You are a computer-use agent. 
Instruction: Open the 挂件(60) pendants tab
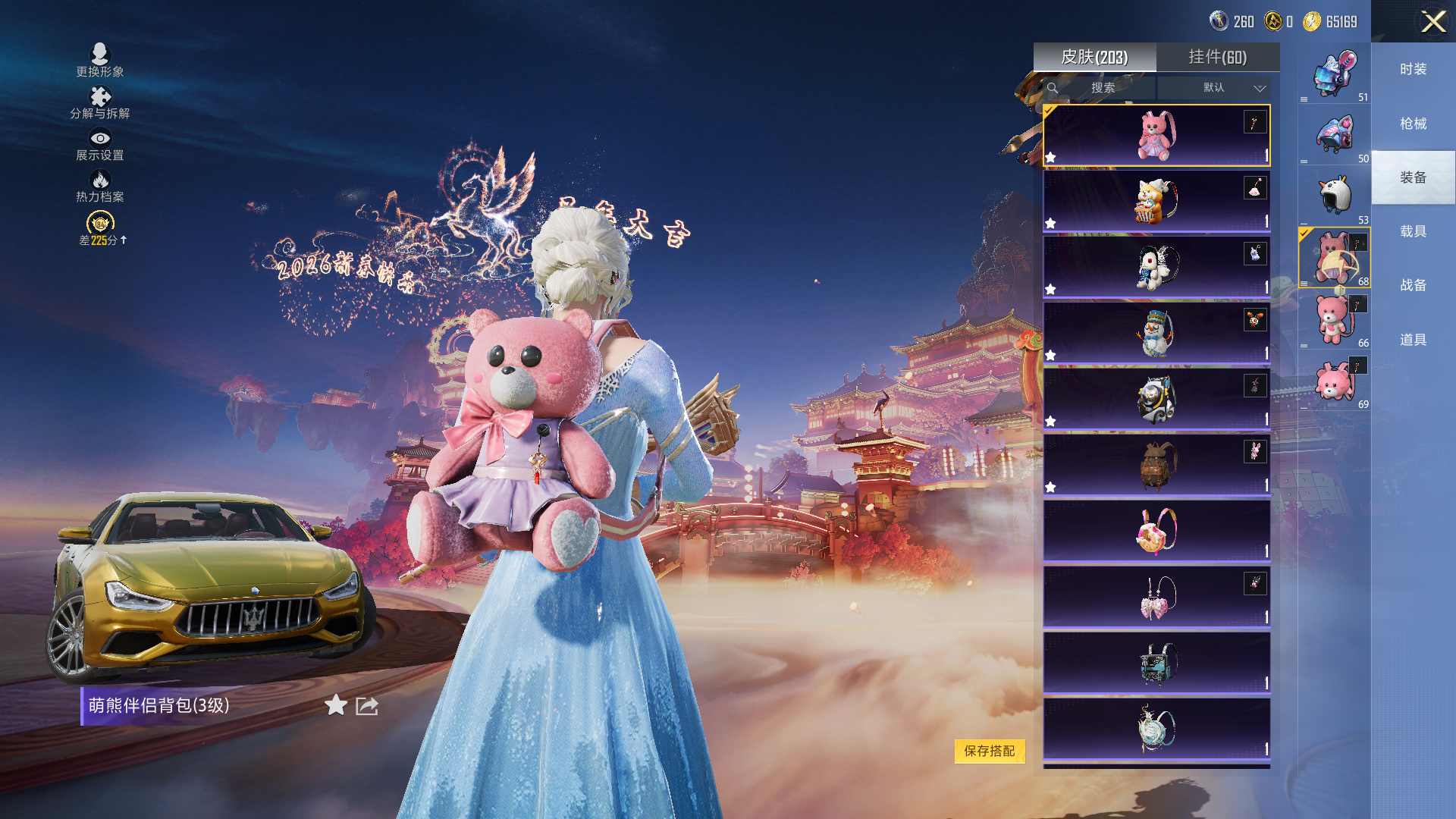1217,57
